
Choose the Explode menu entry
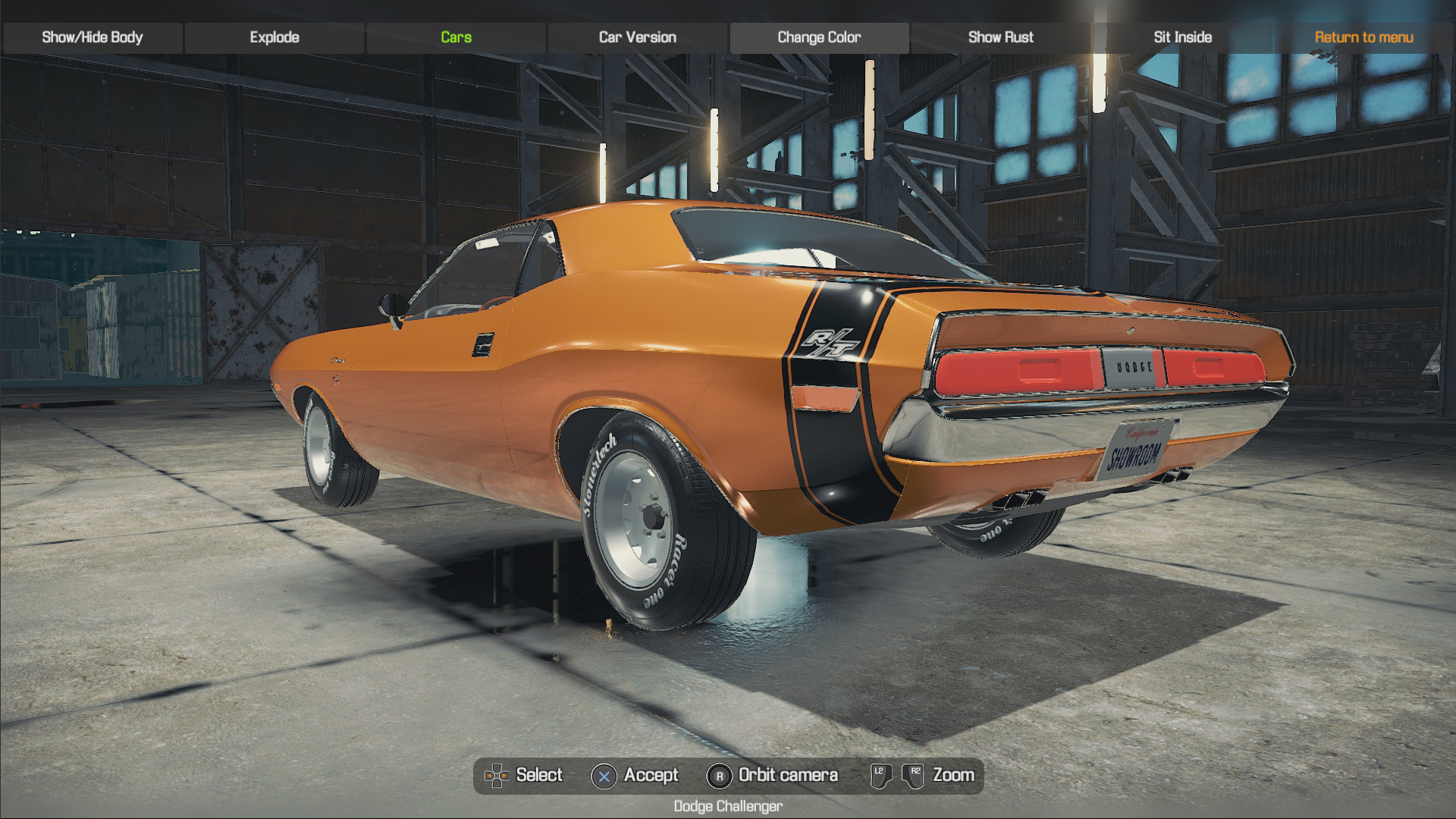pyautogui.click(x=275, y=37)
